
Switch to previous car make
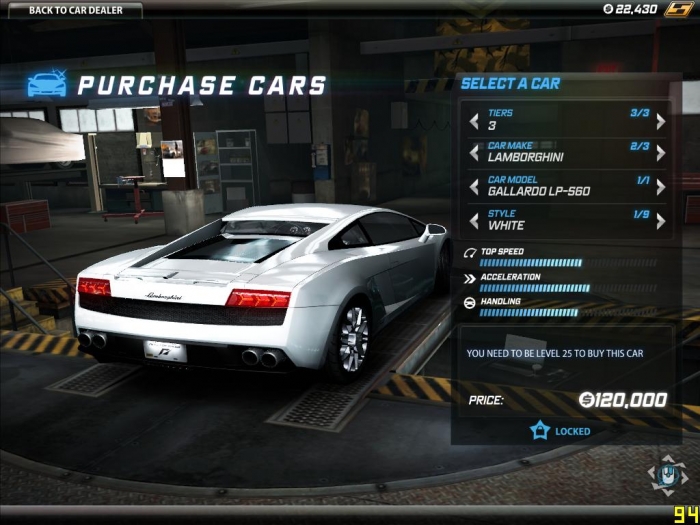click(x=474, y=153)
